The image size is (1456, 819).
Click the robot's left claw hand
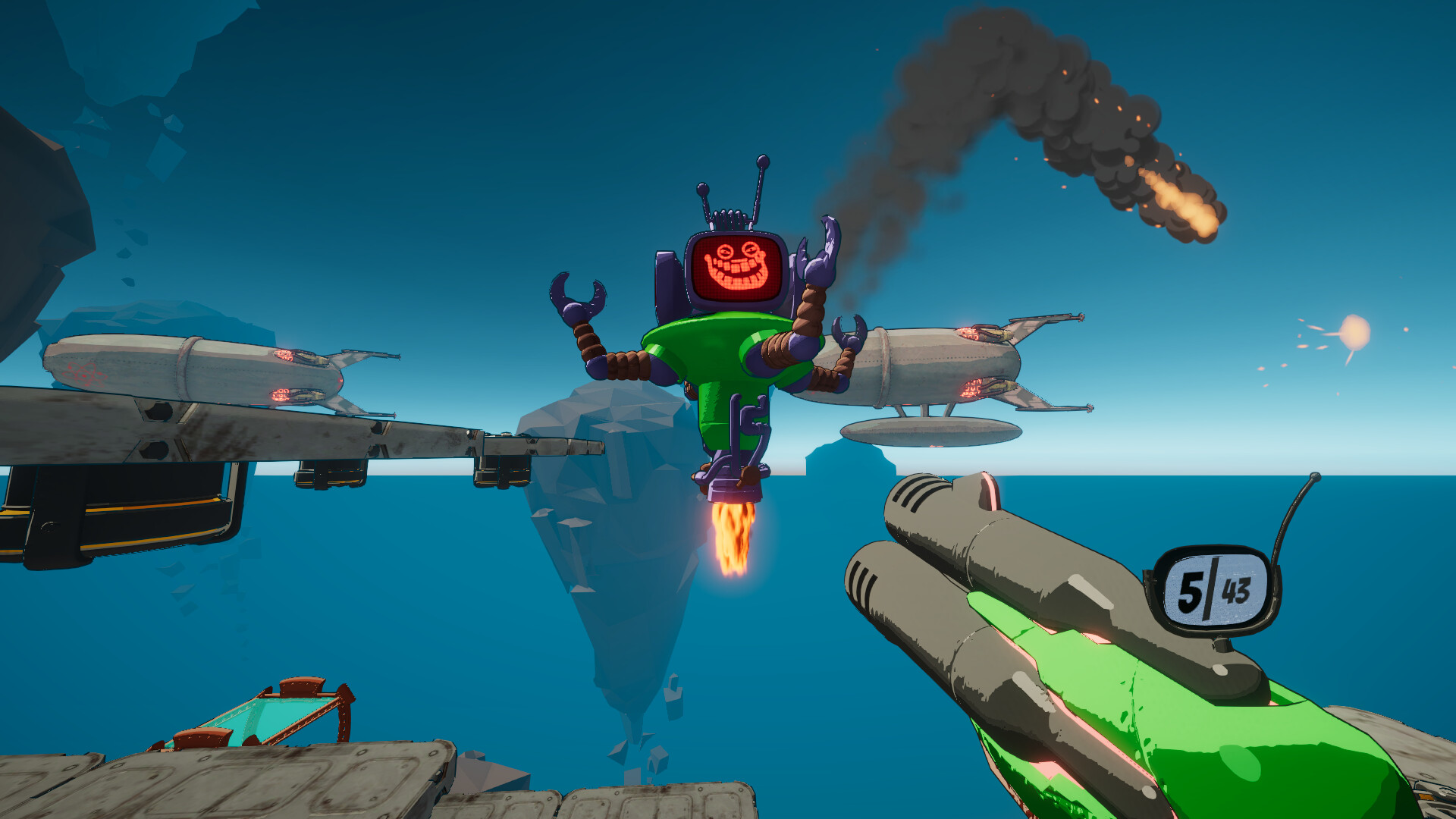click(578, 296)
